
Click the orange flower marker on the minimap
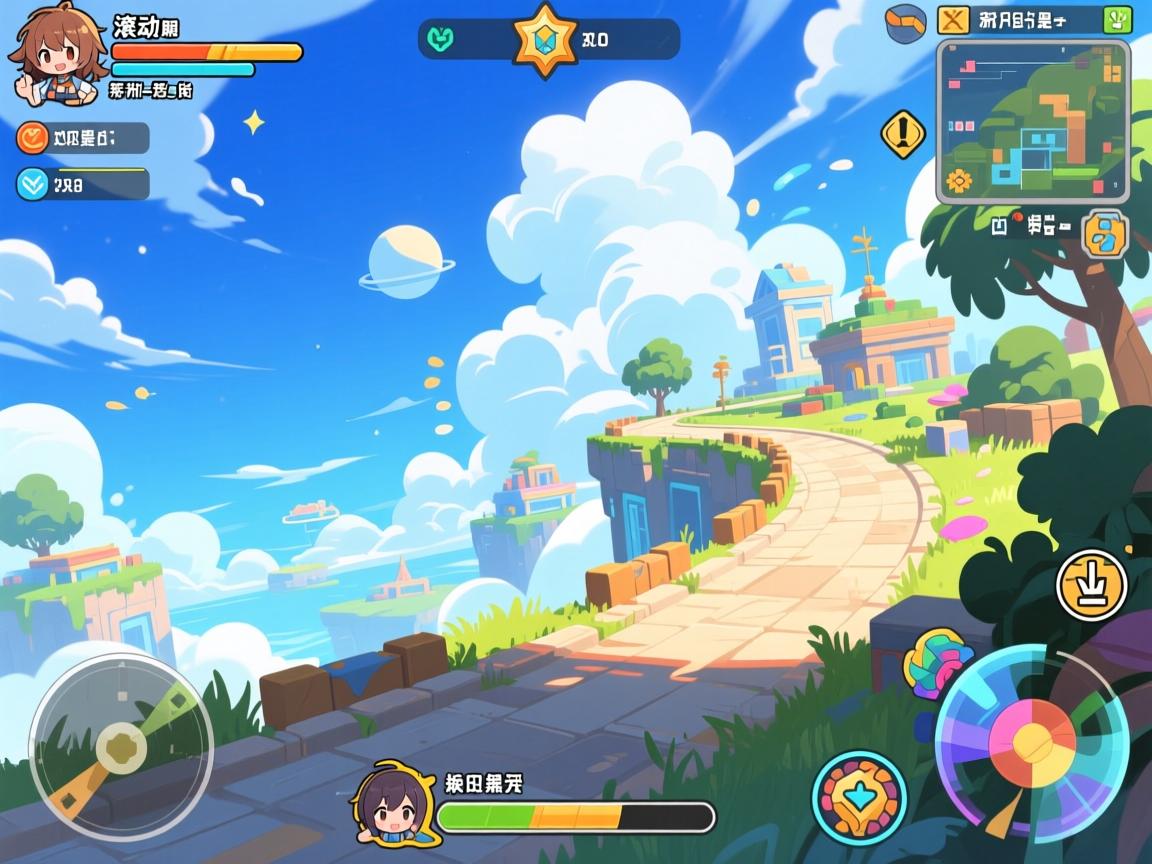click(x=959, y=180)
